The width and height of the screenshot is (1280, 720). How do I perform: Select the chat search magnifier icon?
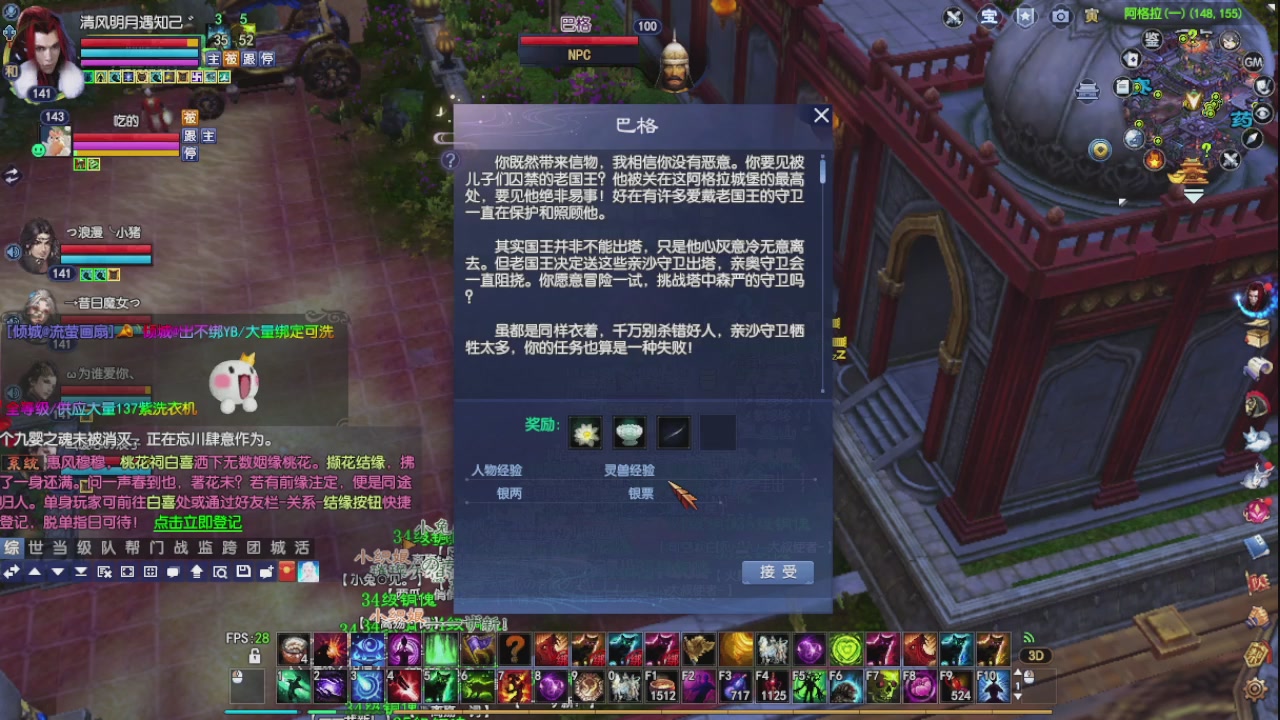tap(222, 572)
